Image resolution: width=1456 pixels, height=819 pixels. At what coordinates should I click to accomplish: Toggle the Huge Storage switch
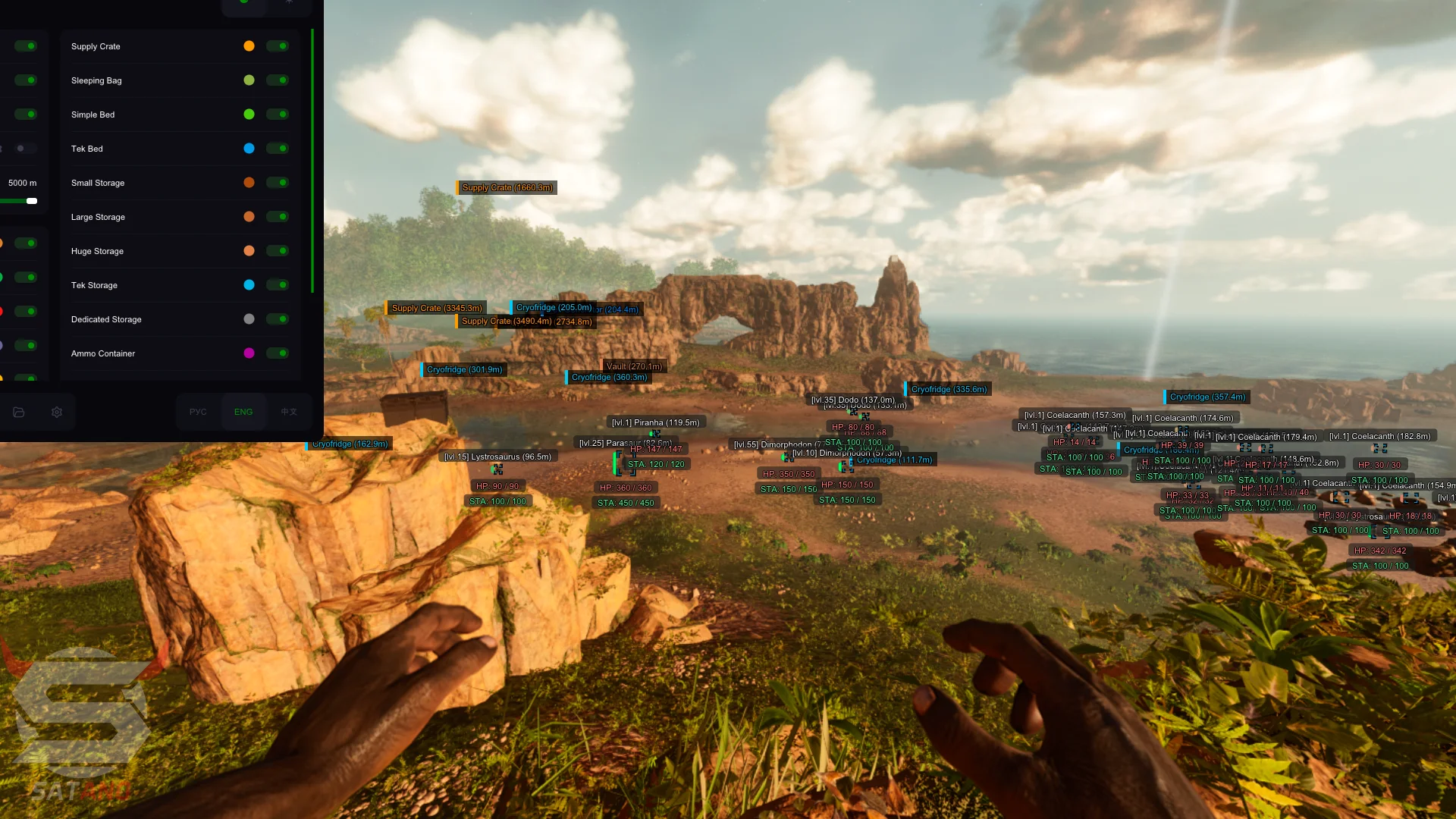tap(278, 251)
